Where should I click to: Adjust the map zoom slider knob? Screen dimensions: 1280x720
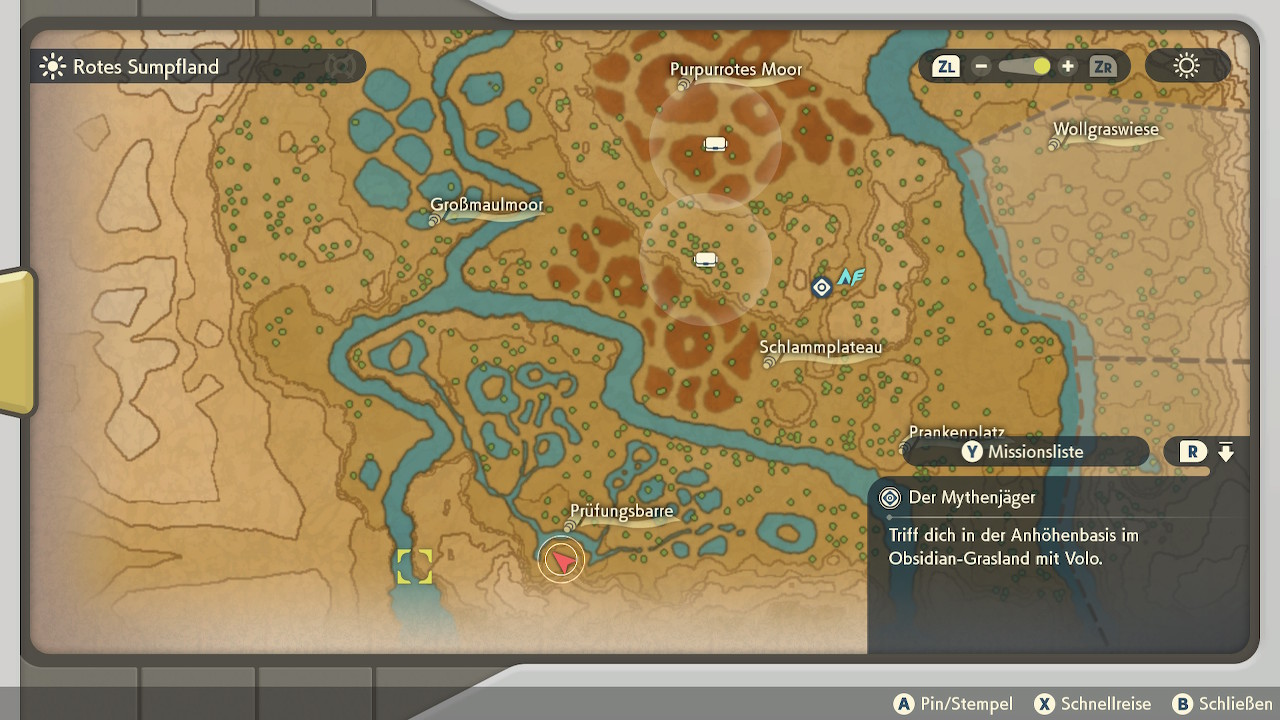click(x=1042, y=67)
